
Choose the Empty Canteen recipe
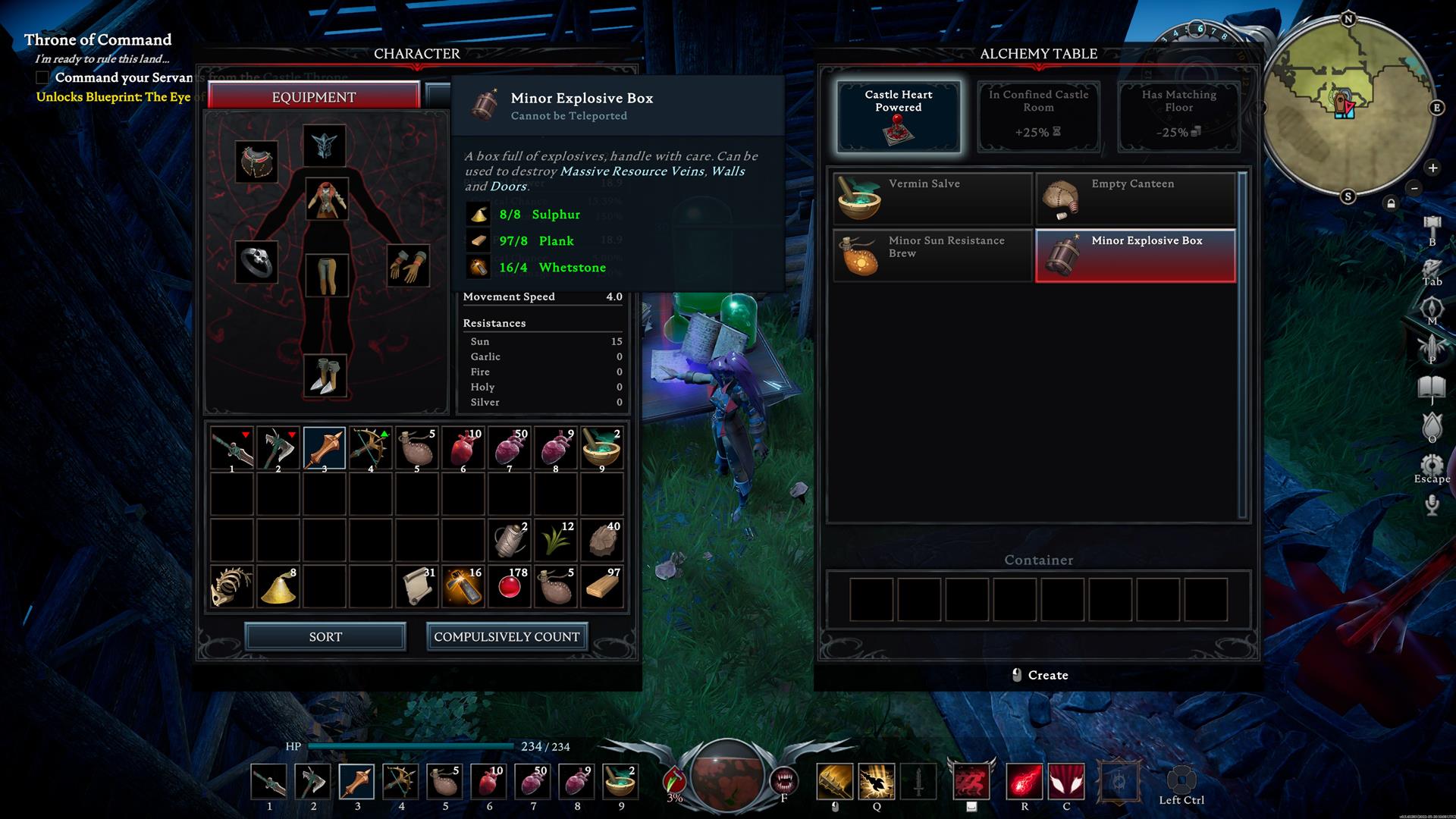coord(1135,199)
